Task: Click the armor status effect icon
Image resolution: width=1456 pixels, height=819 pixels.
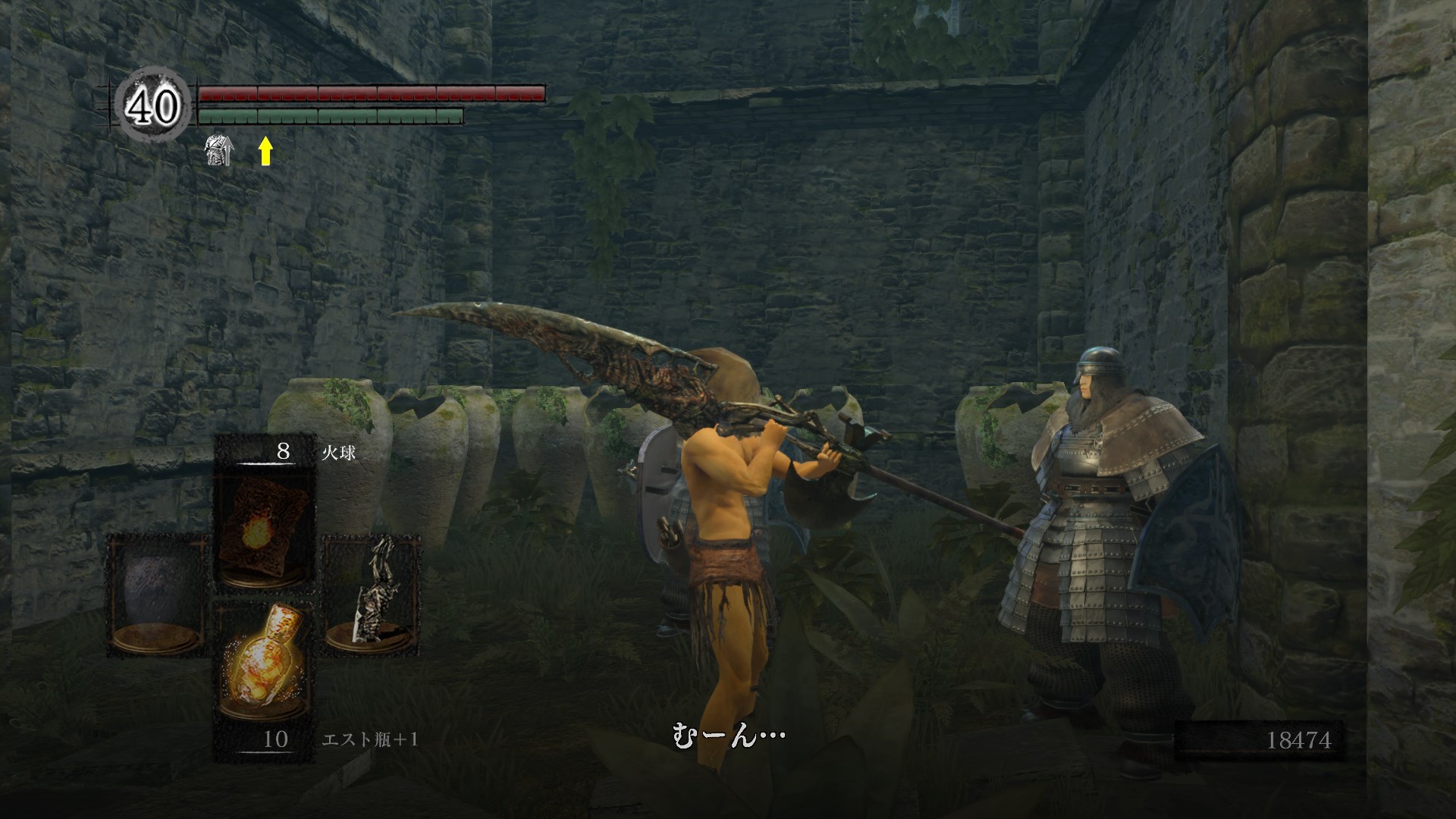Action: 218,151
